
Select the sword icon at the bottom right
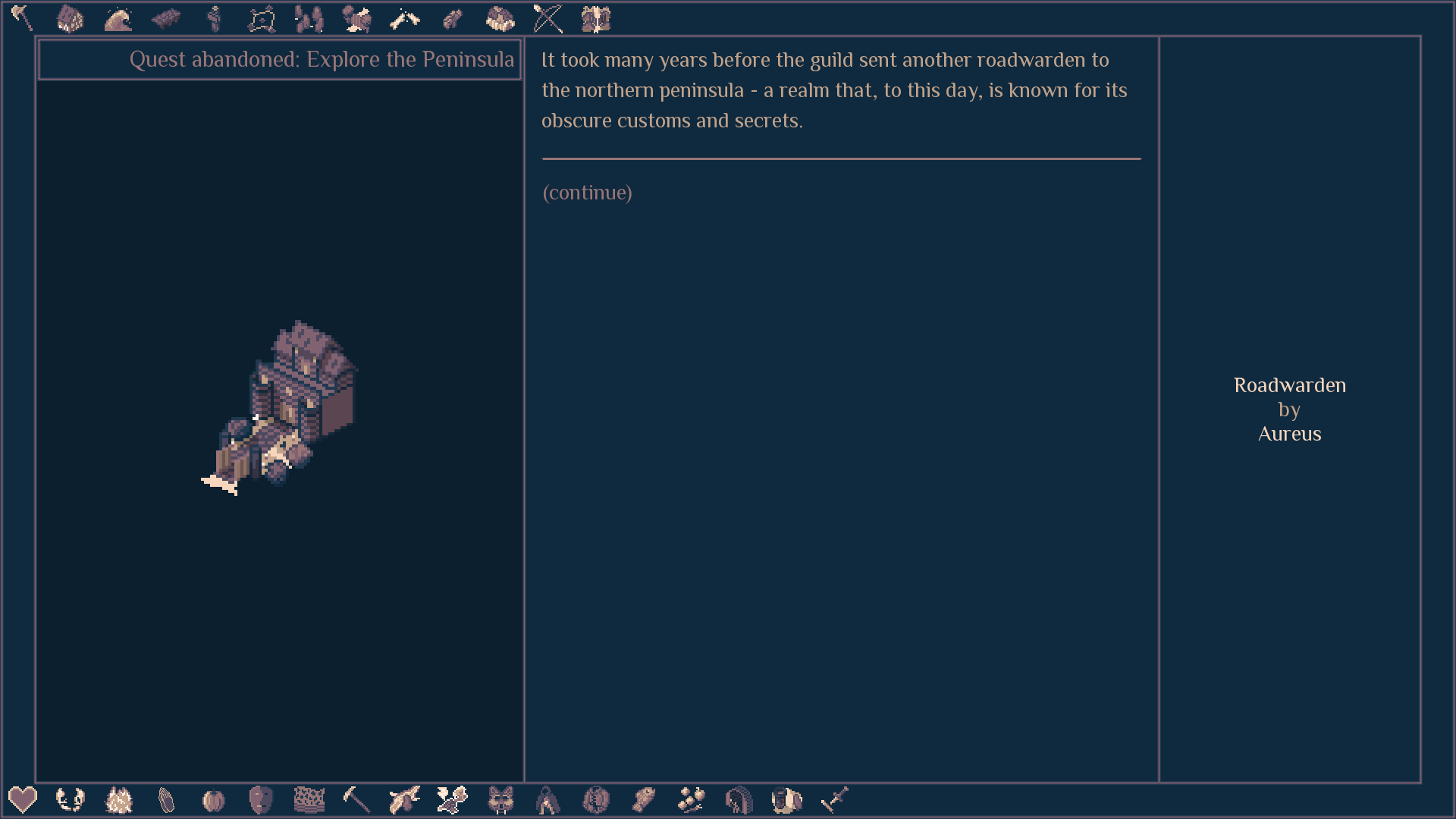[834, 800]
